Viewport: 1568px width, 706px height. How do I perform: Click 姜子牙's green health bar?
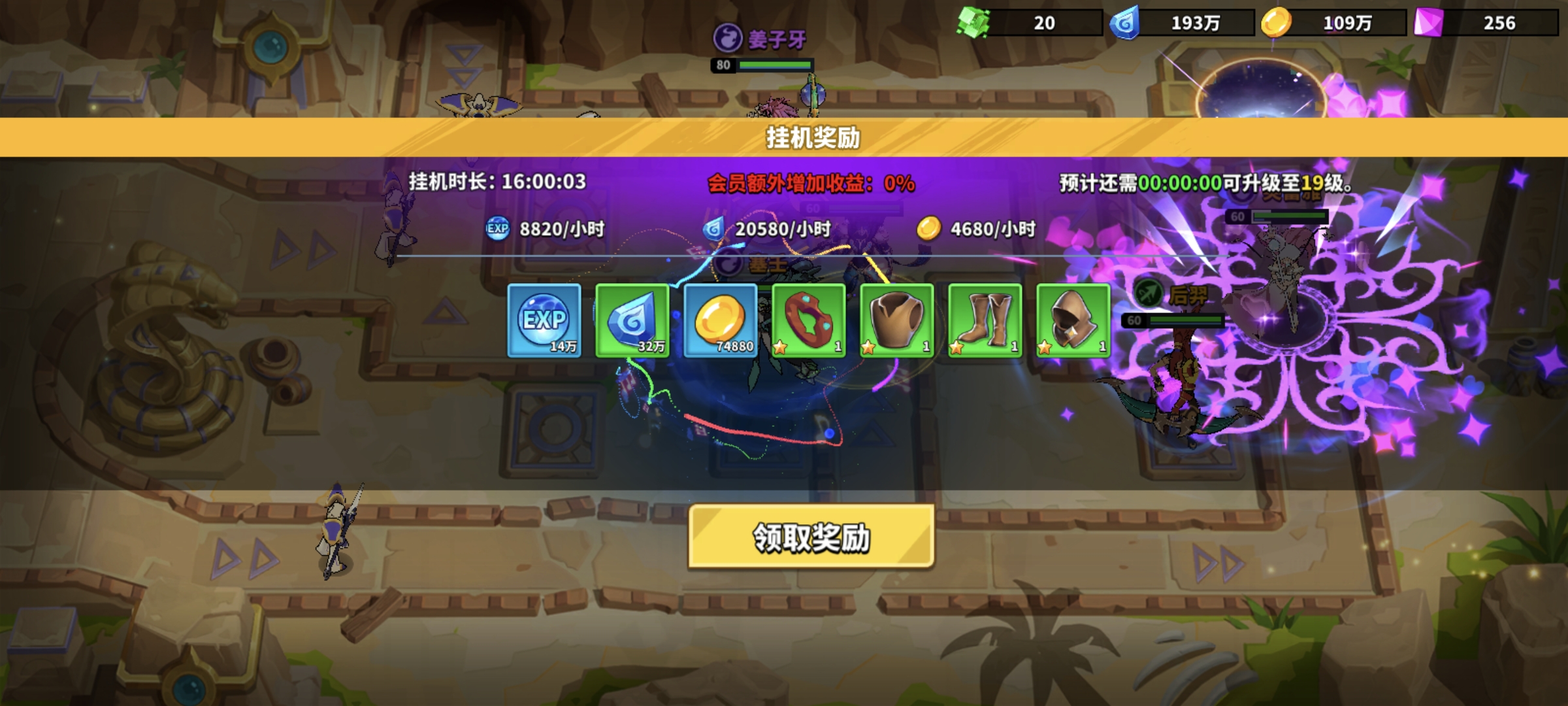pyautogui.click(x=774, y=65)
